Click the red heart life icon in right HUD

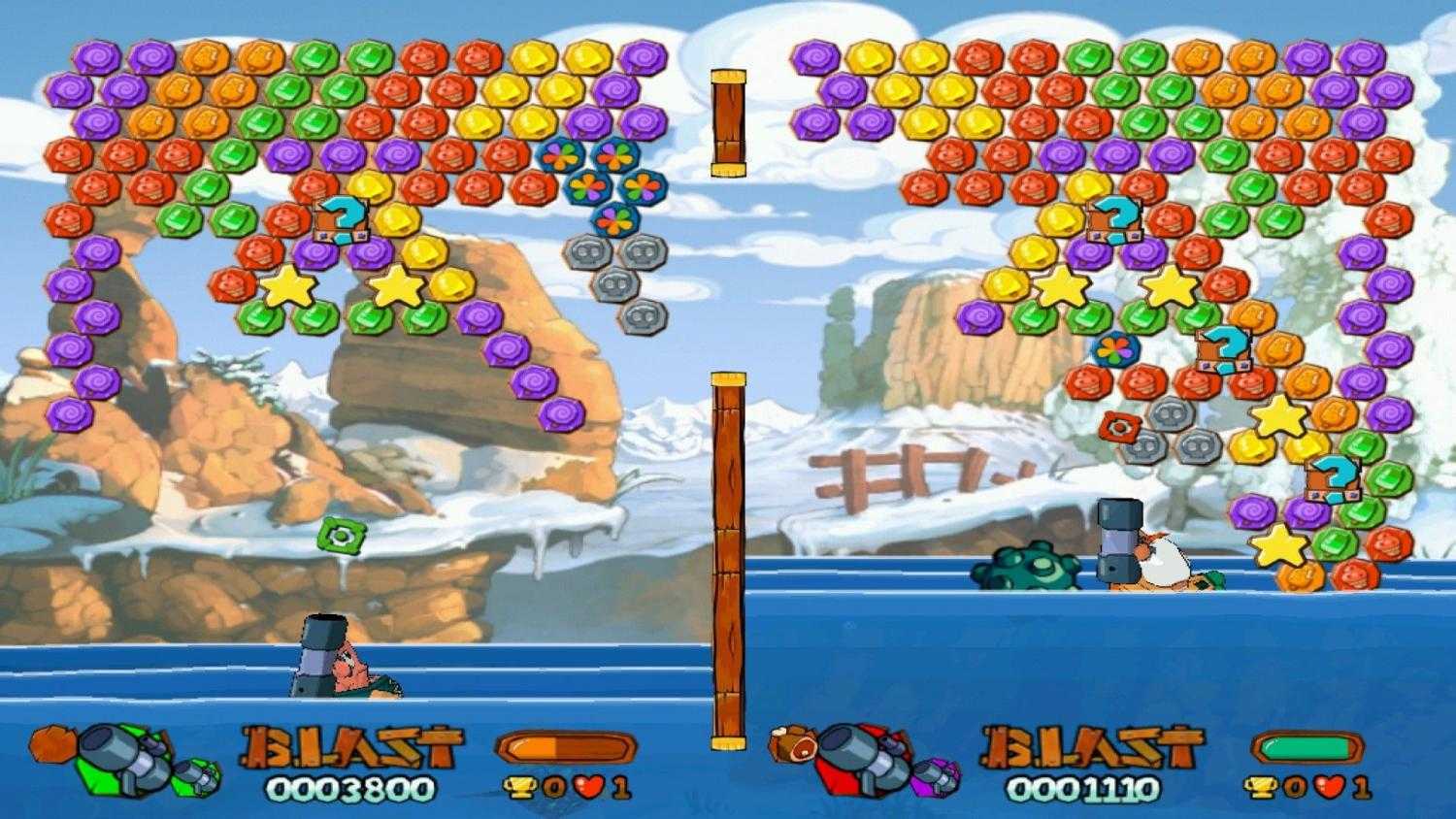[x=1330, y=789]
